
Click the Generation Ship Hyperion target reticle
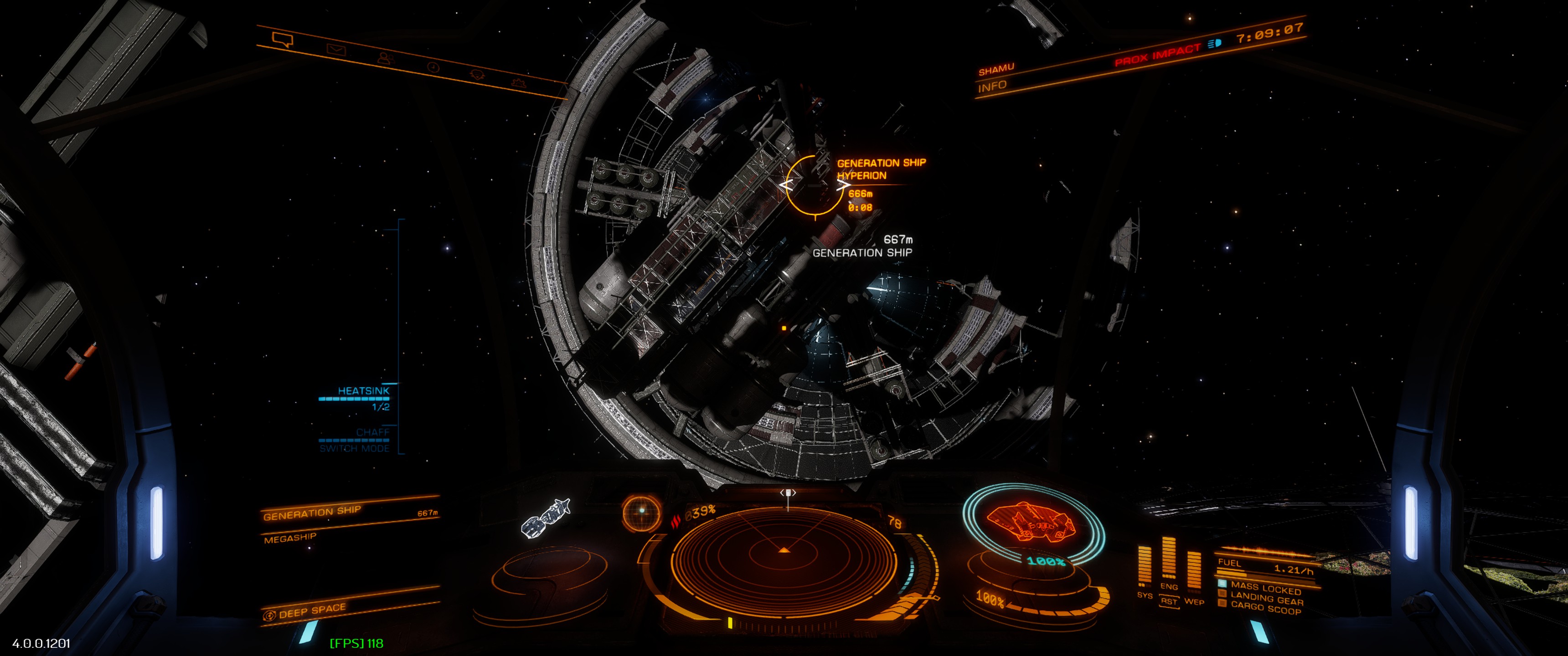tap(815, 184)
